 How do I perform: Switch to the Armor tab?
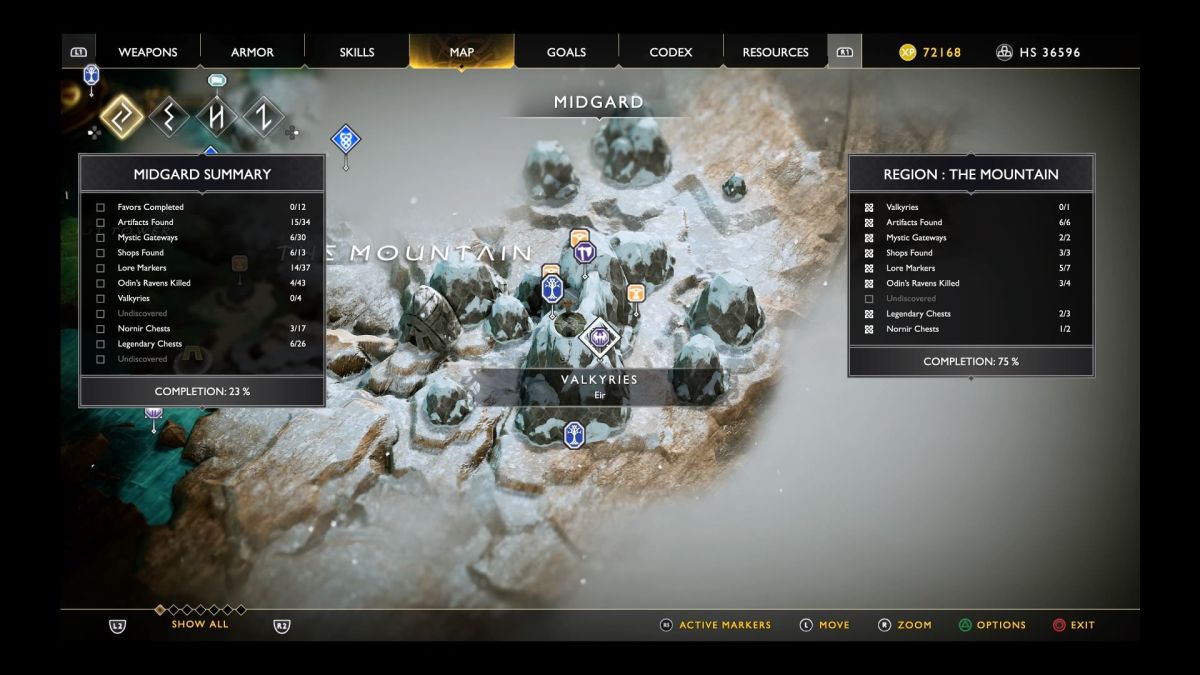pos(252,52)
